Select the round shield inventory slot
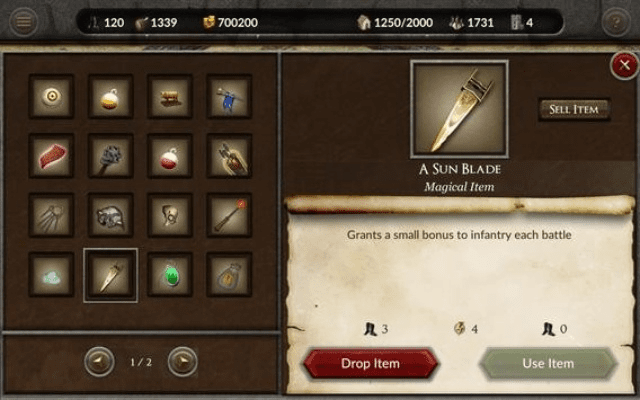 point(51,96)
